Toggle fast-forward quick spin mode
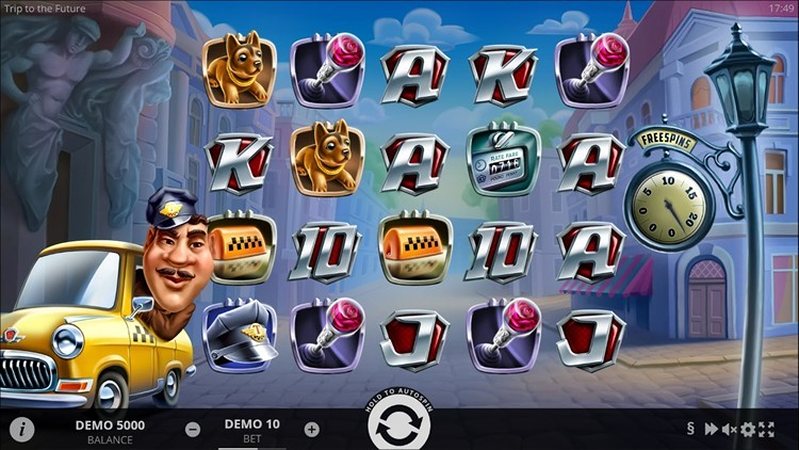 (711, 429)
